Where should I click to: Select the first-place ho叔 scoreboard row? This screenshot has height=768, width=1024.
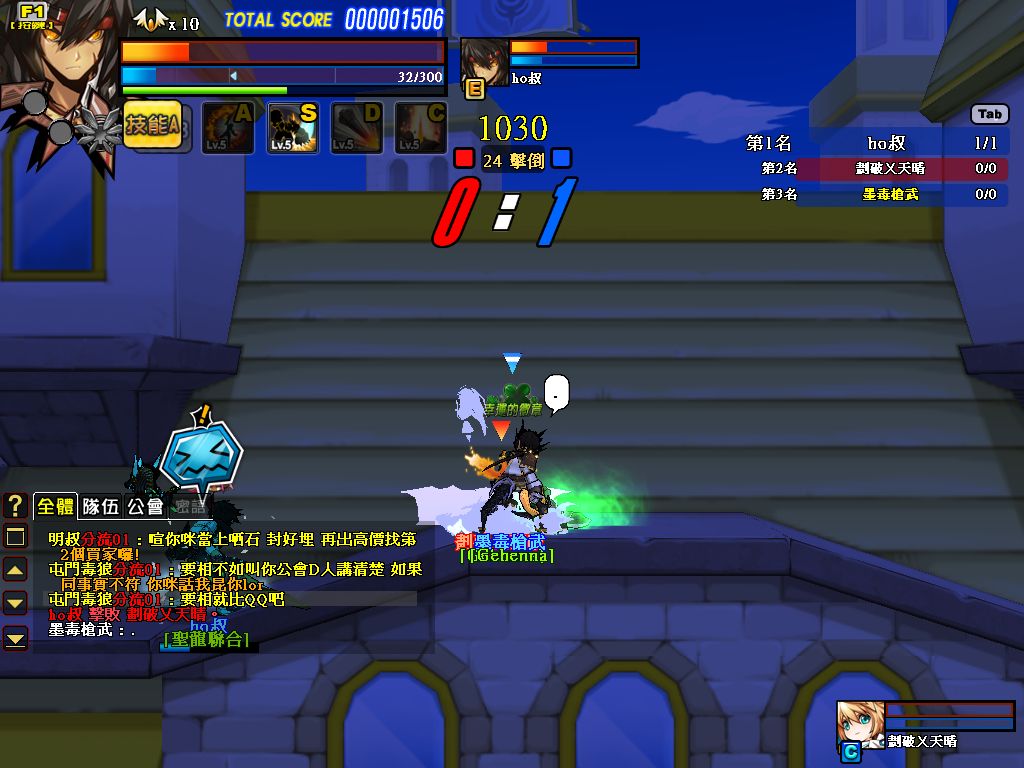[876, 143]
